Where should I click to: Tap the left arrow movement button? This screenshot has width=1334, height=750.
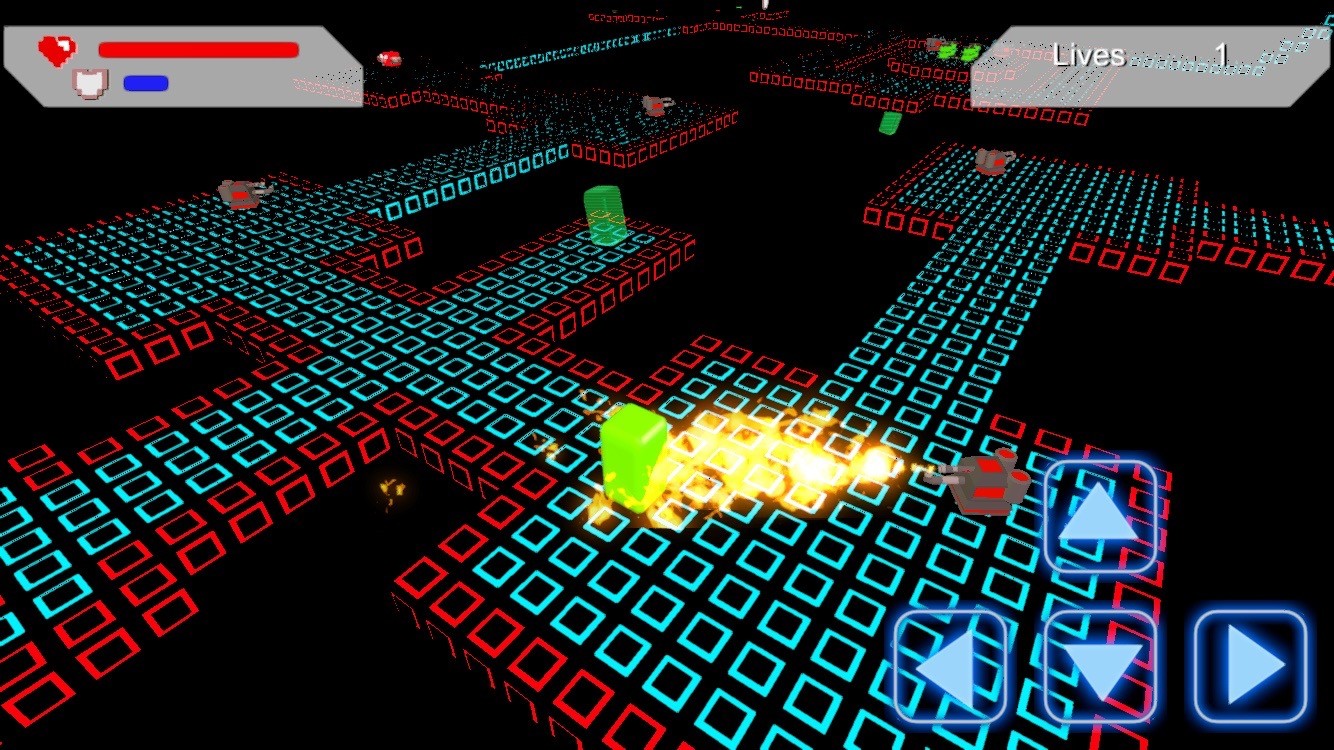(x=950, y=666)
